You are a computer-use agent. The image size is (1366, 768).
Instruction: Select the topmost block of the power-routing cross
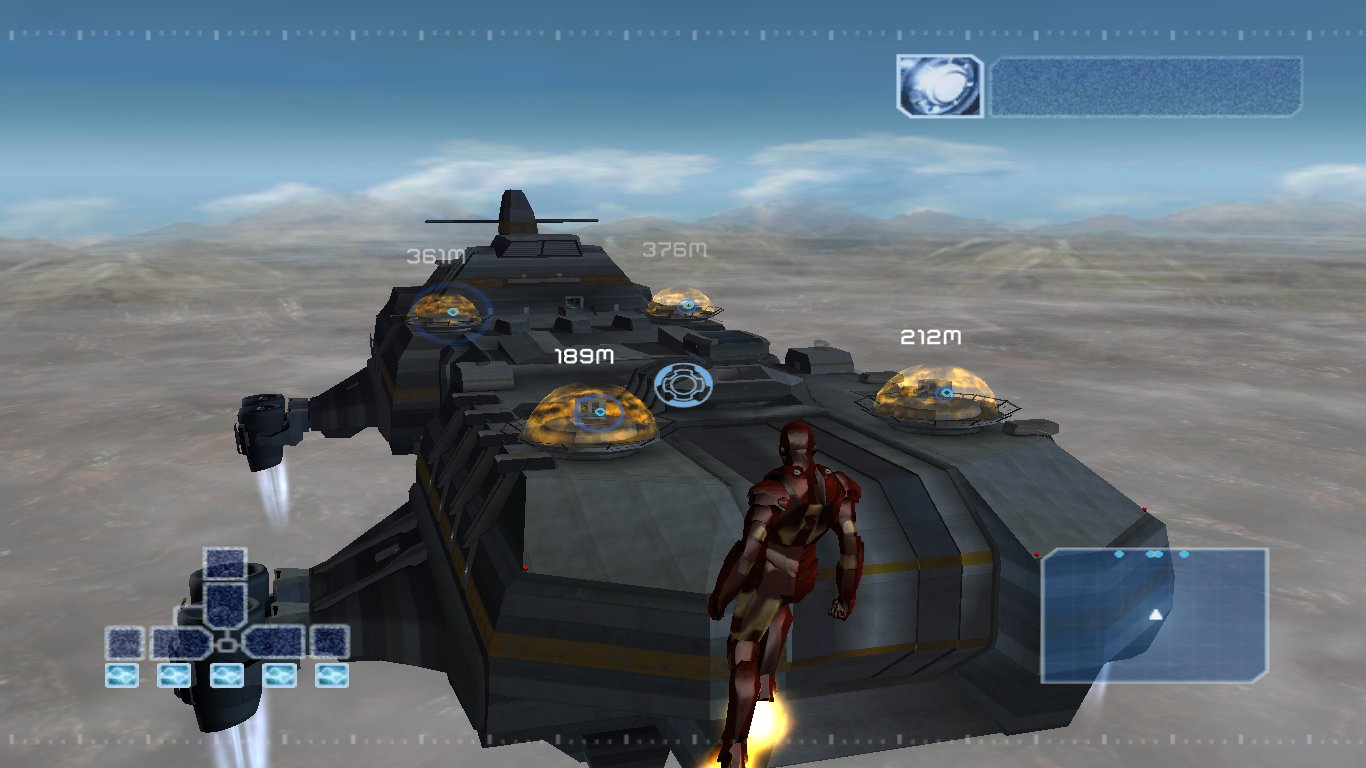click(x=225, y=564)
